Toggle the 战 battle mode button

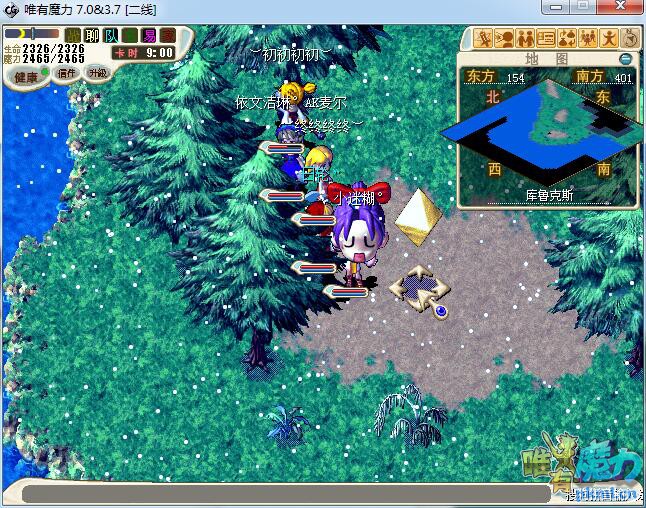click(x=72, y=36)
